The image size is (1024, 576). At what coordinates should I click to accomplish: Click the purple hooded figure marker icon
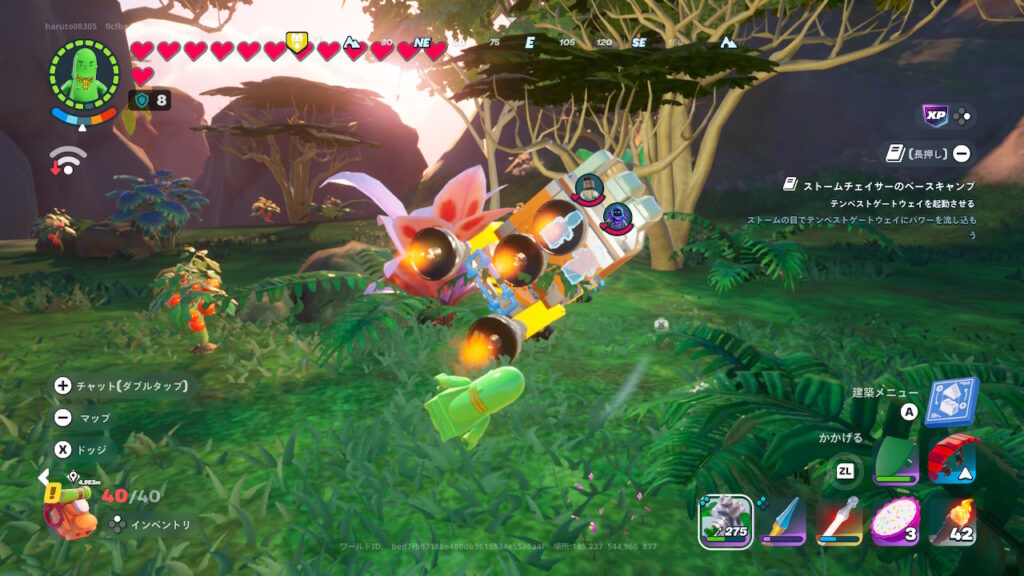point(617,215)
